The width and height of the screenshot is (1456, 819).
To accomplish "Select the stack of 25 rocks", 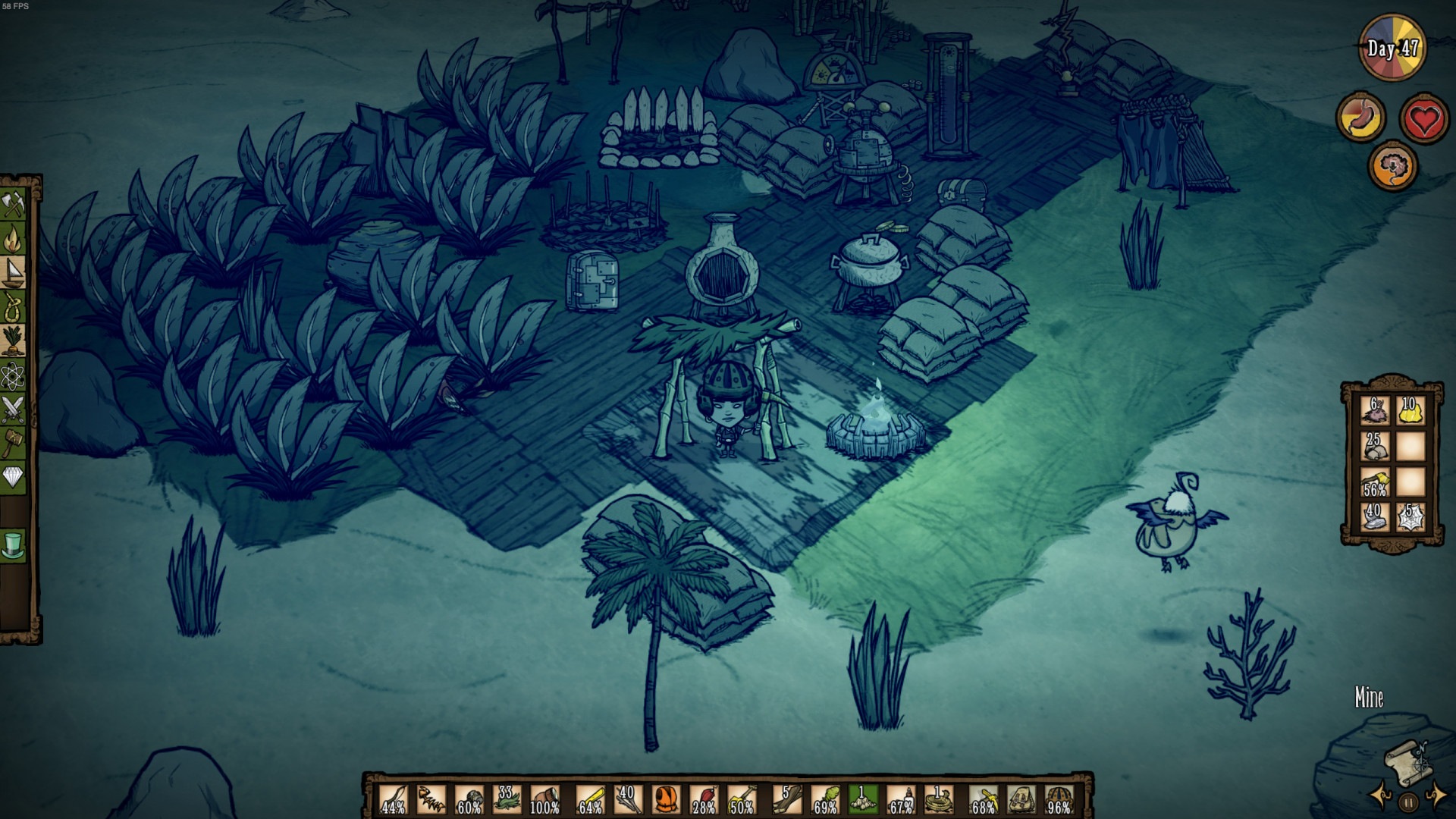I will tap(1374, 447).
